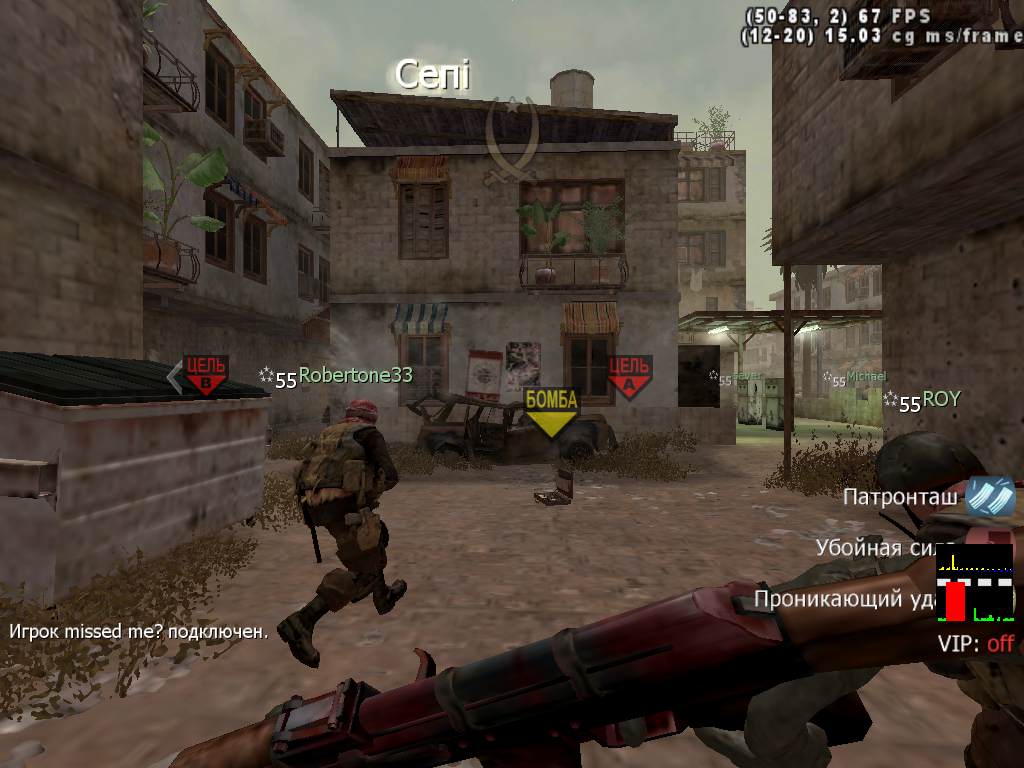Select the yellow БОМБА marker

(552, 410)
